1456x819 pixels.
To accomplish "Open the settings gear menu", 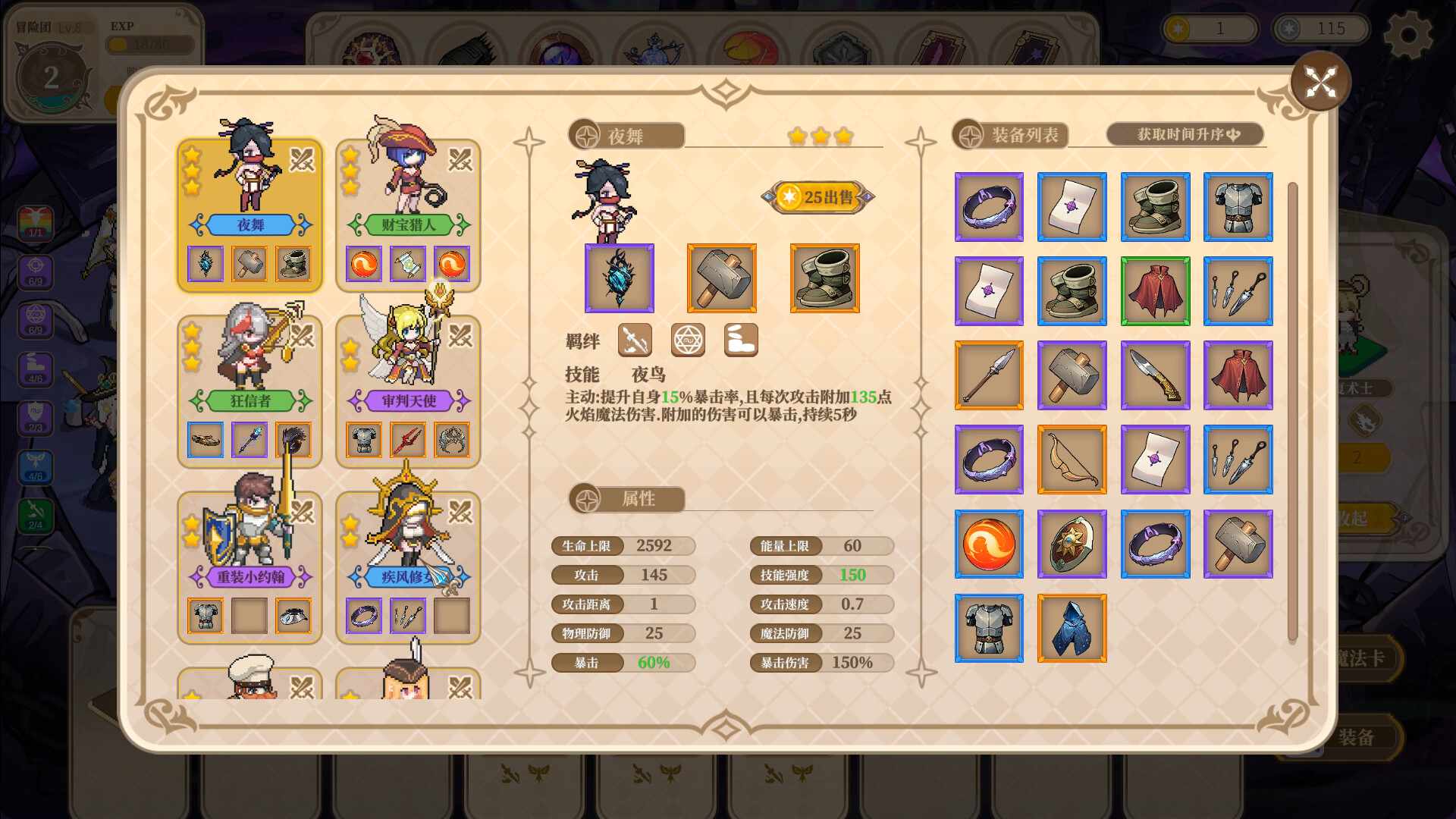I will pyautogui.click(x=1409, y=32).
